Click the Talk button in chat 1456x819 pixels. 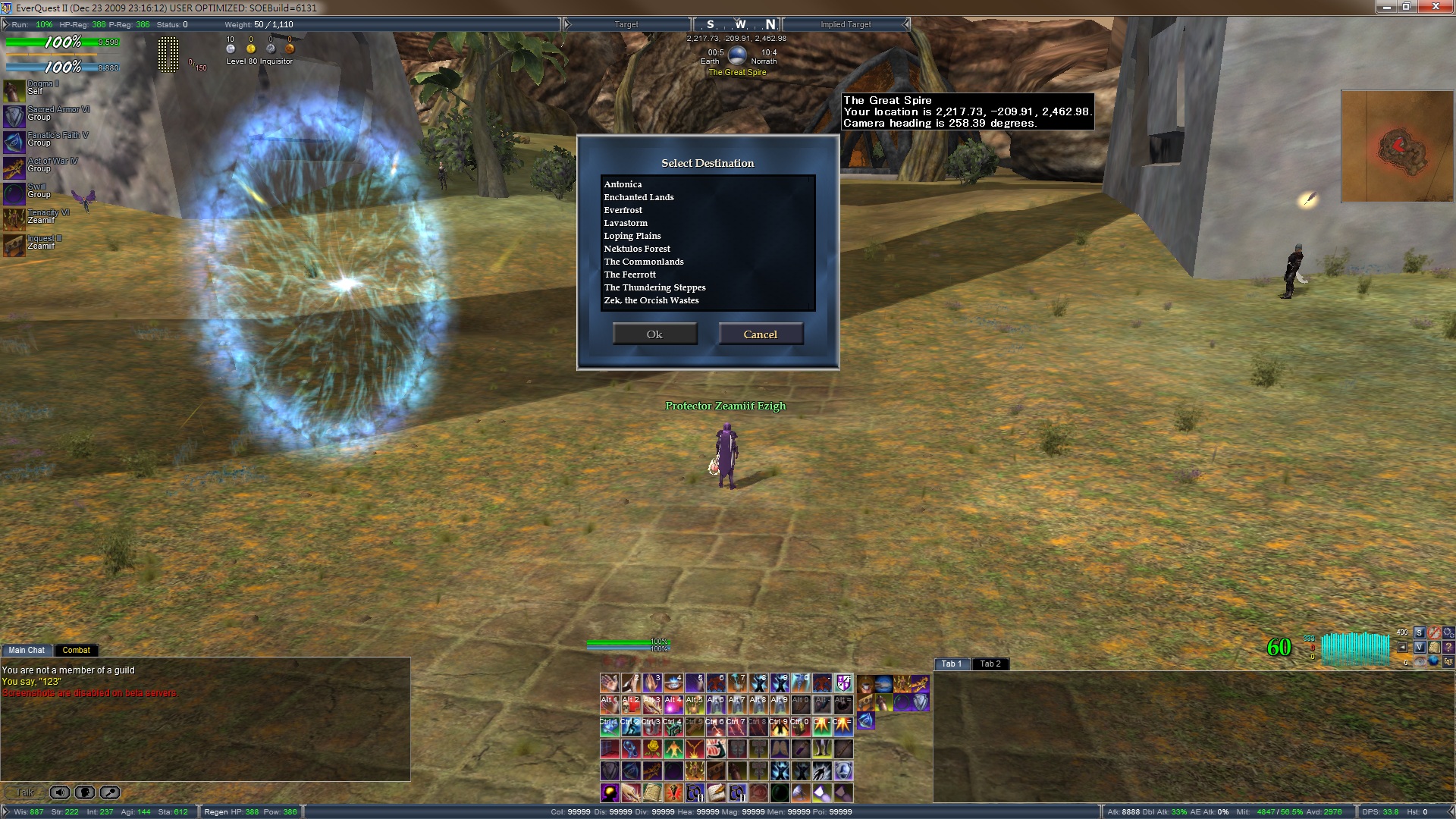click(x=24, y=792)
